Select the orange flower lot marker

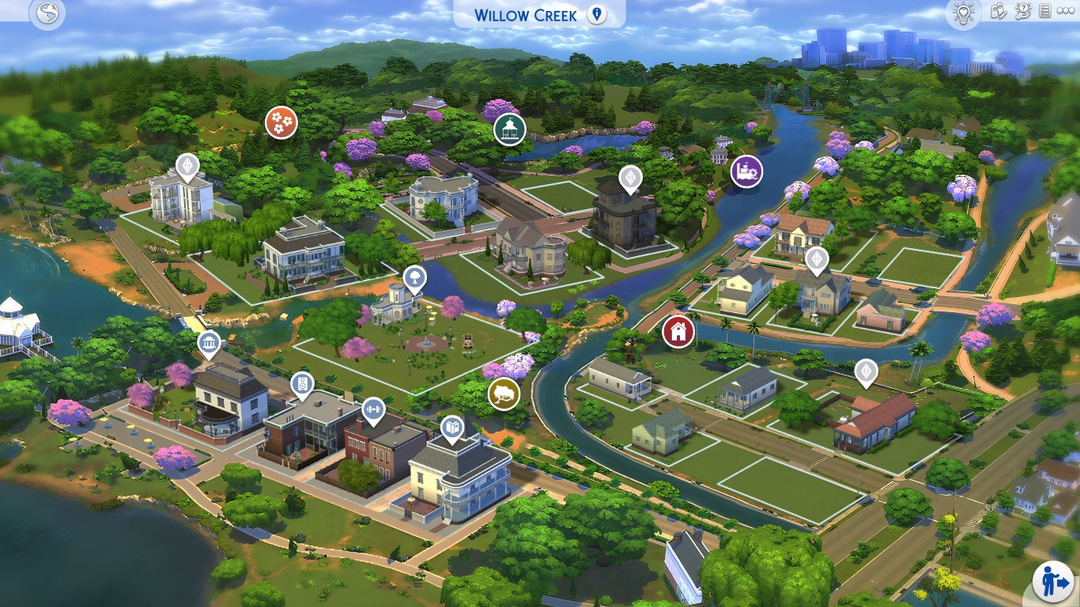tap(281, 122)
